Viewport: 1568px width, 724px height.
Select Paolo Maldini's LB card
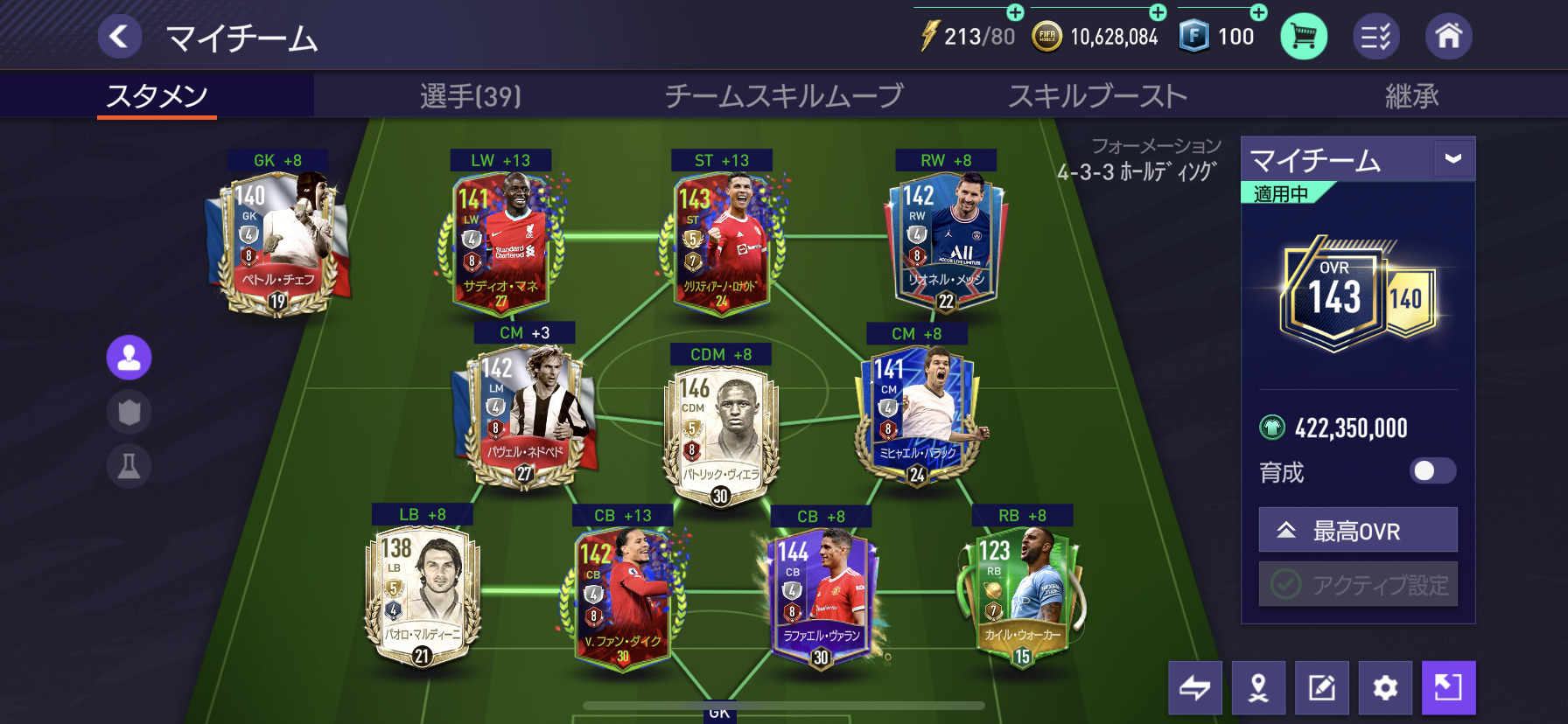[x=422, y=596]
